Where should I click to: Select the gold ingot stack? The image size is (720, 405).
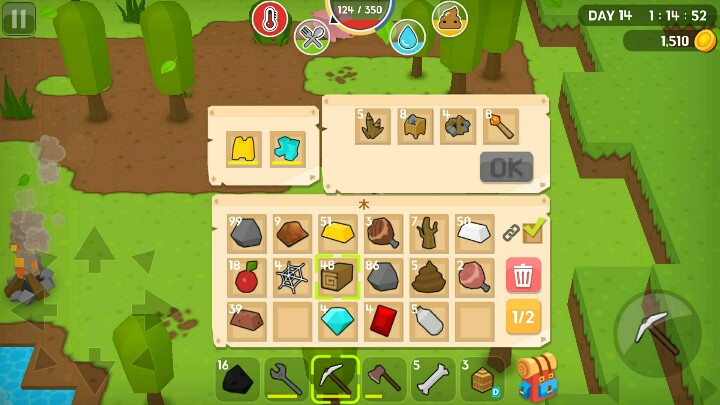337,233
